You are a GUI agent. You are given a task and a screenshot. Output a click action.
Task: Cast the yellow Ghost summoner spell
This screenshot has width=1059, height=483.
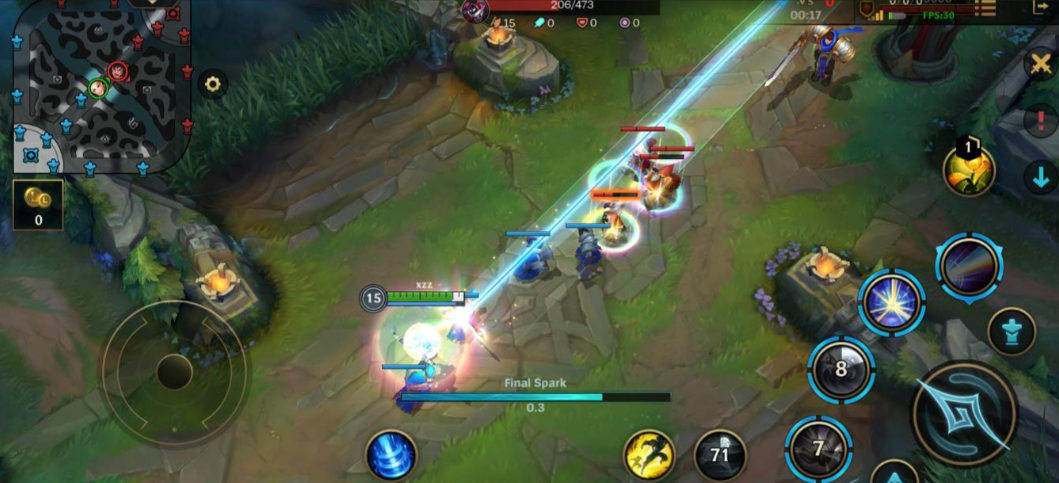pos(648,456)
